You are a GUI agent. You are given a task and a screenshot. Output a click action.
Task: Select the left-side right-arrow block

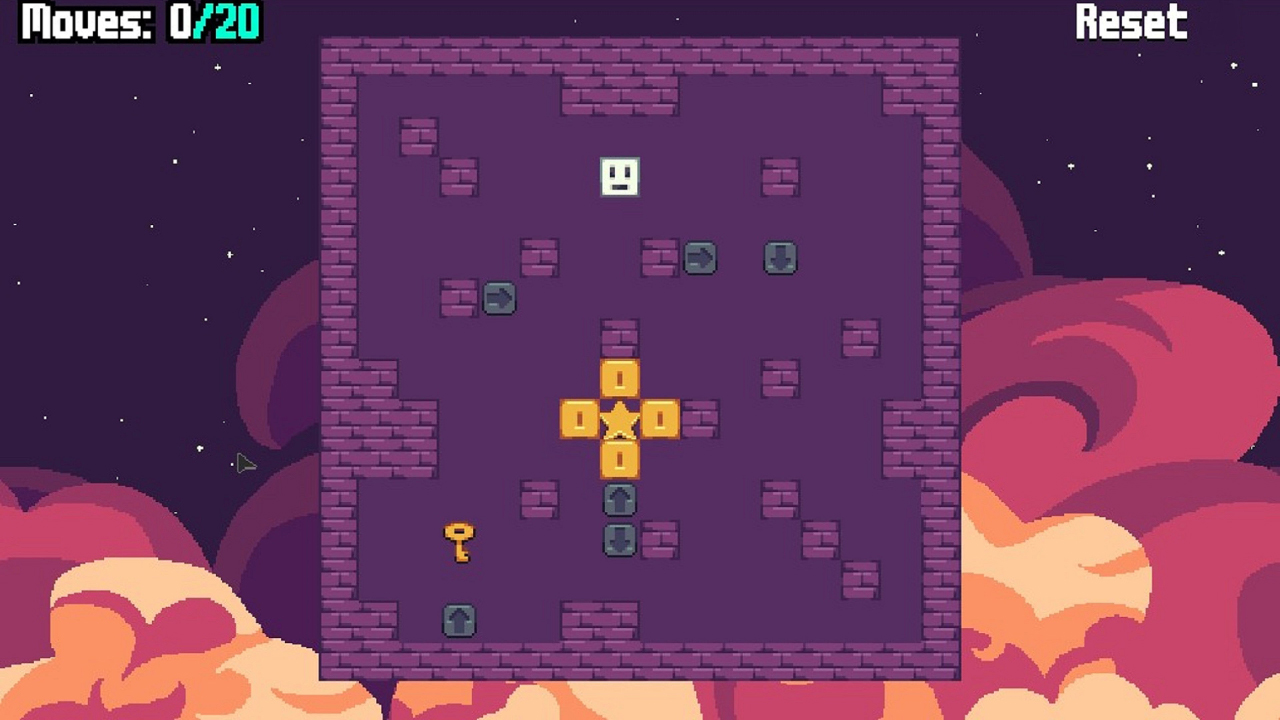(x=499, y=300)
